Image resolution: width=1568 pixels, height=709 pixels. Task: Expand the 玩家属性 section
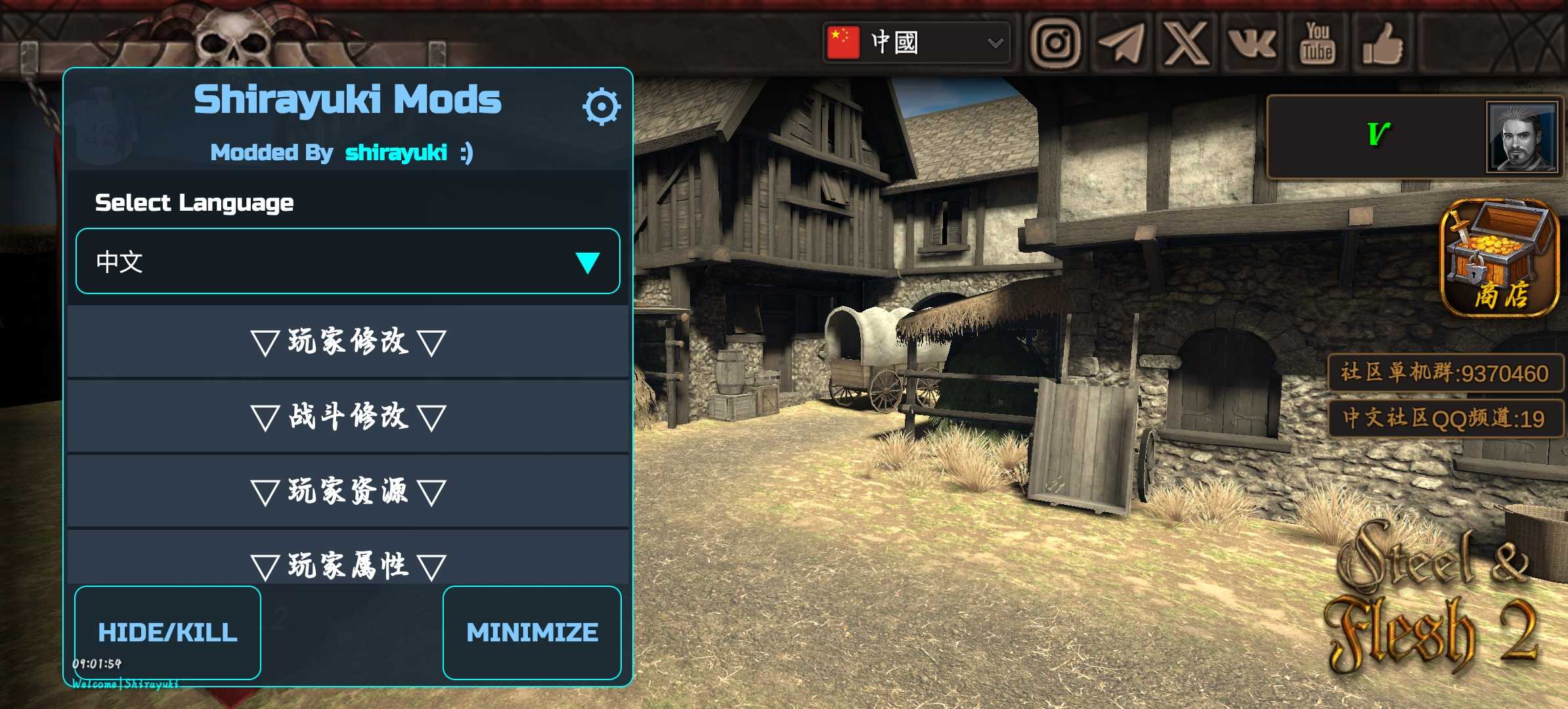click(347, 563)
